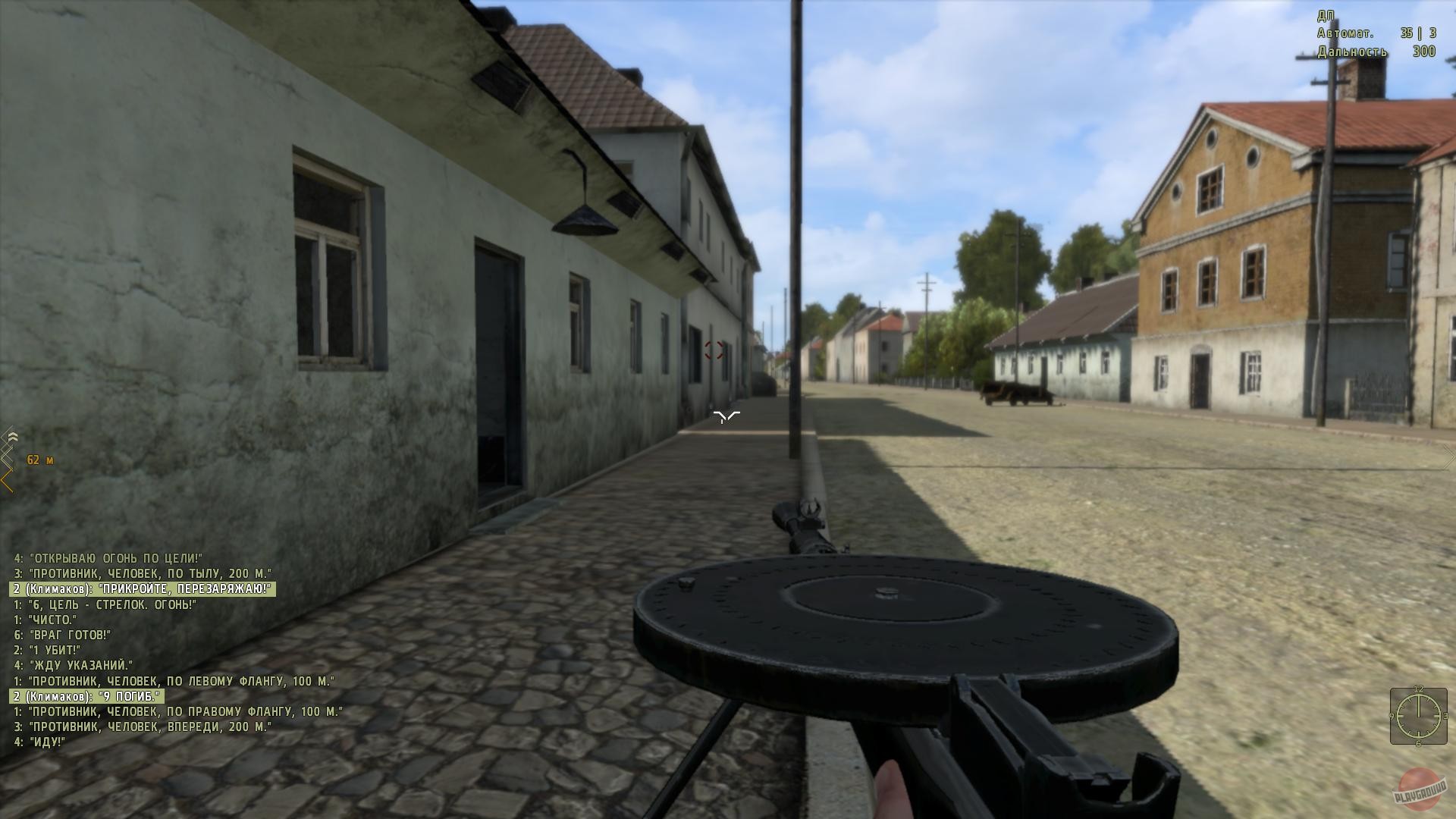Click the weapon crosshair reticle
This screenshot has height=819, width=1456.
coord(726,416)
